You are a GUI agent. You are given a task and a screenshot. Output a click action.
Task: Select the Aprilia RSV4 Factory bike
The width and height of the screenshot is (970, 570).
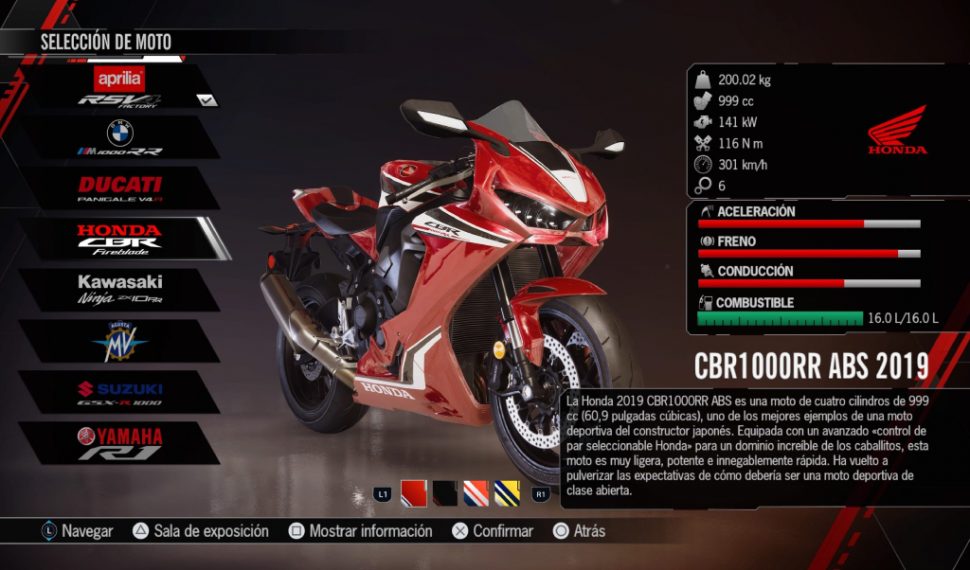tap(120, 87)
